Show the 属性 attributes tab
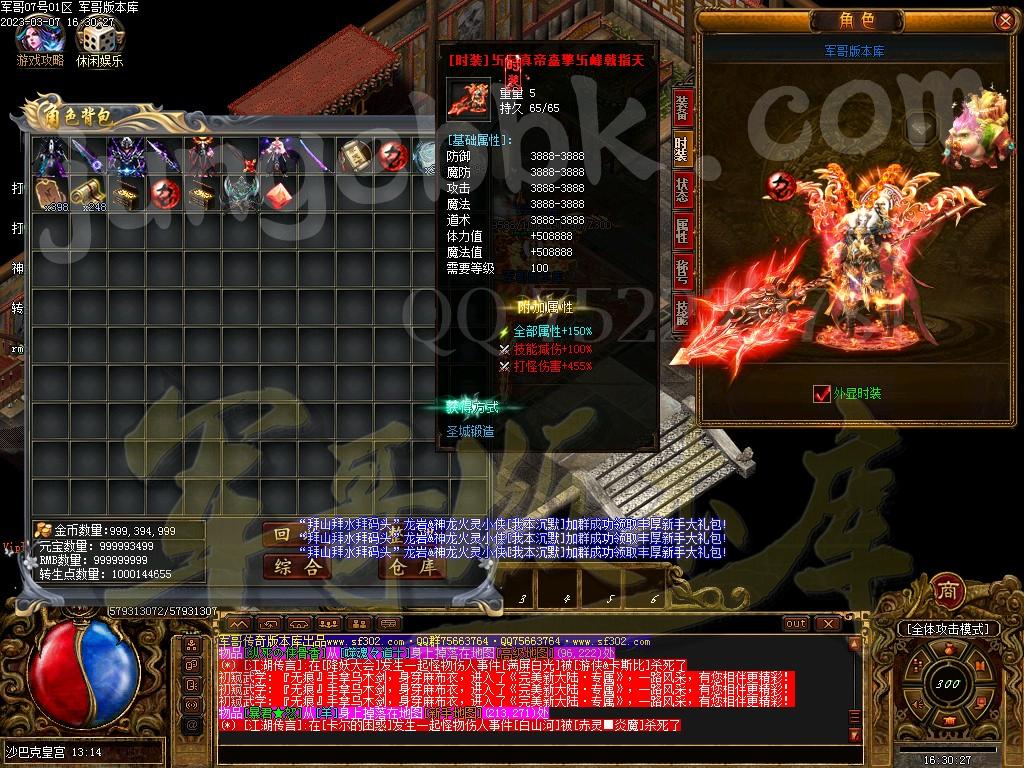The image size is (1024, 768). pos(682,231)
